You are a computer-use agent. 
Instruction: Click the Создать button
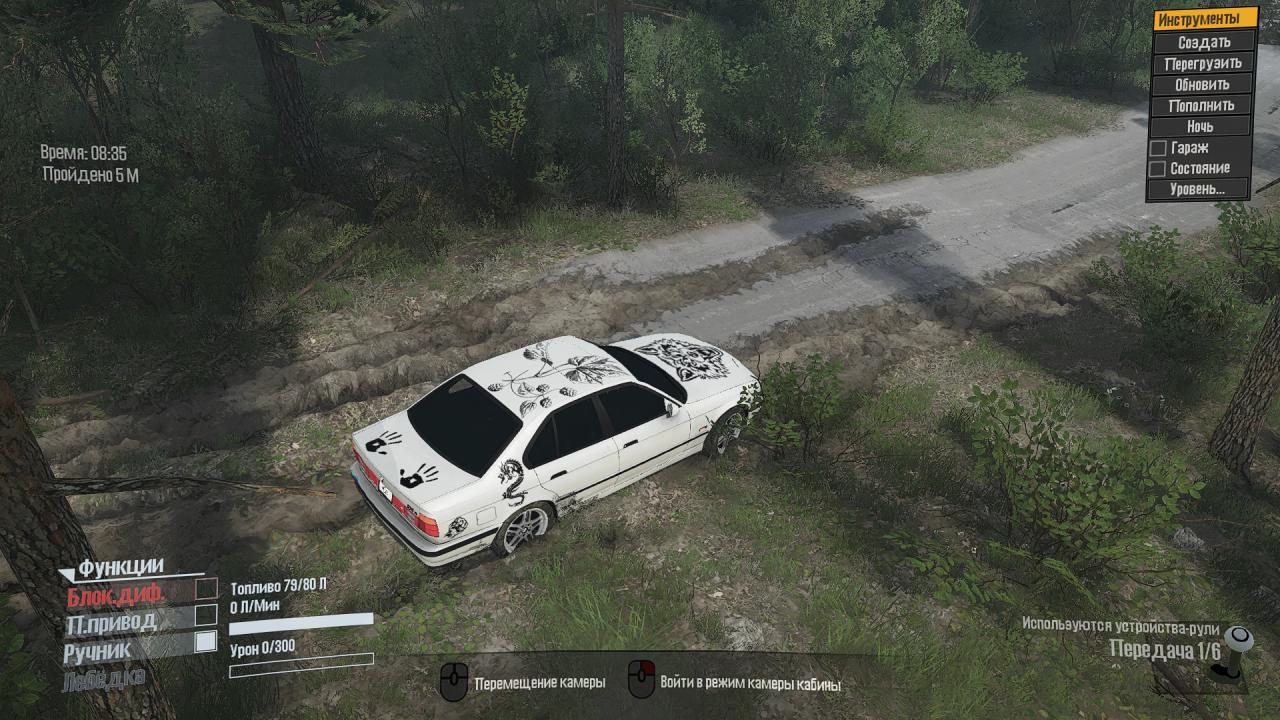[1204, 42]
